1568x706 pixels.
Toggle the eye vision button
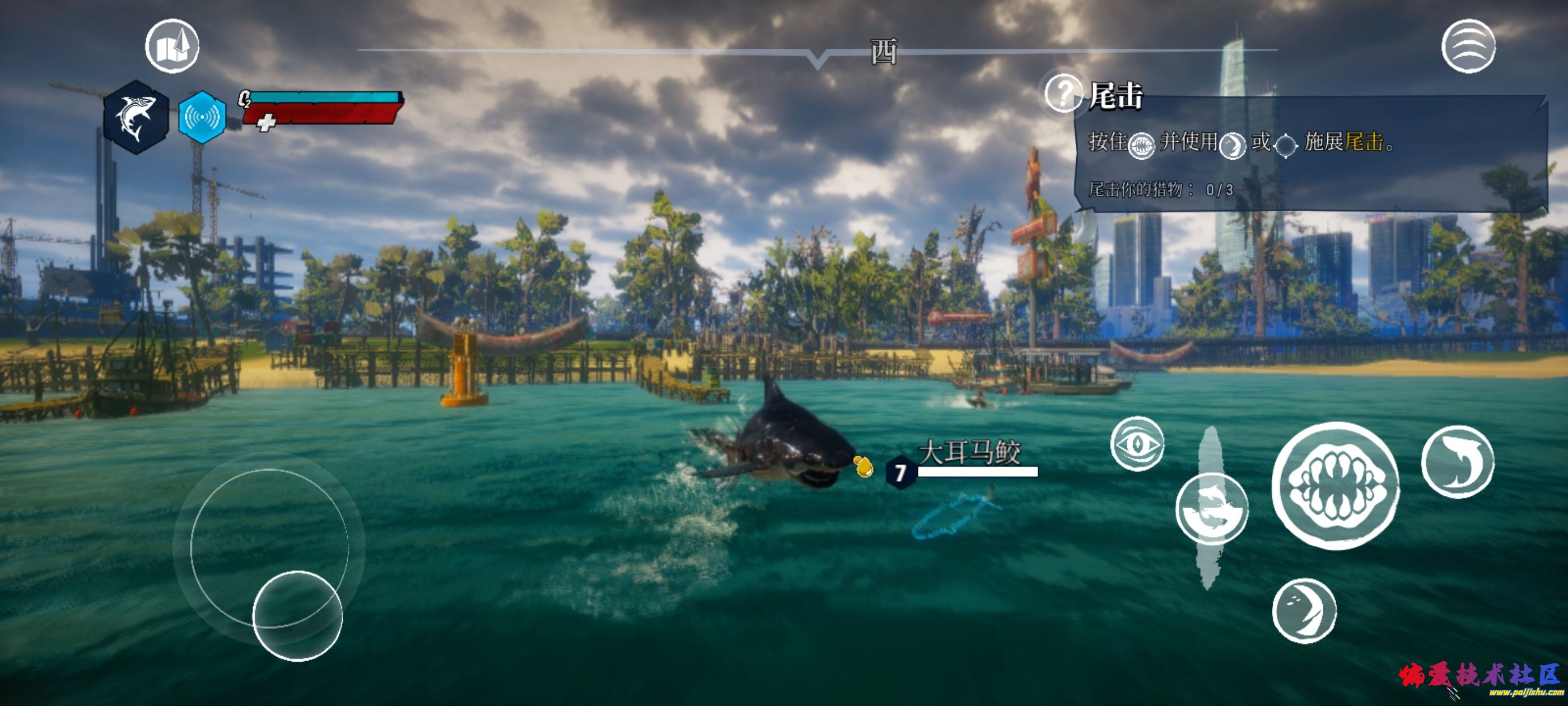[1137, 443]
